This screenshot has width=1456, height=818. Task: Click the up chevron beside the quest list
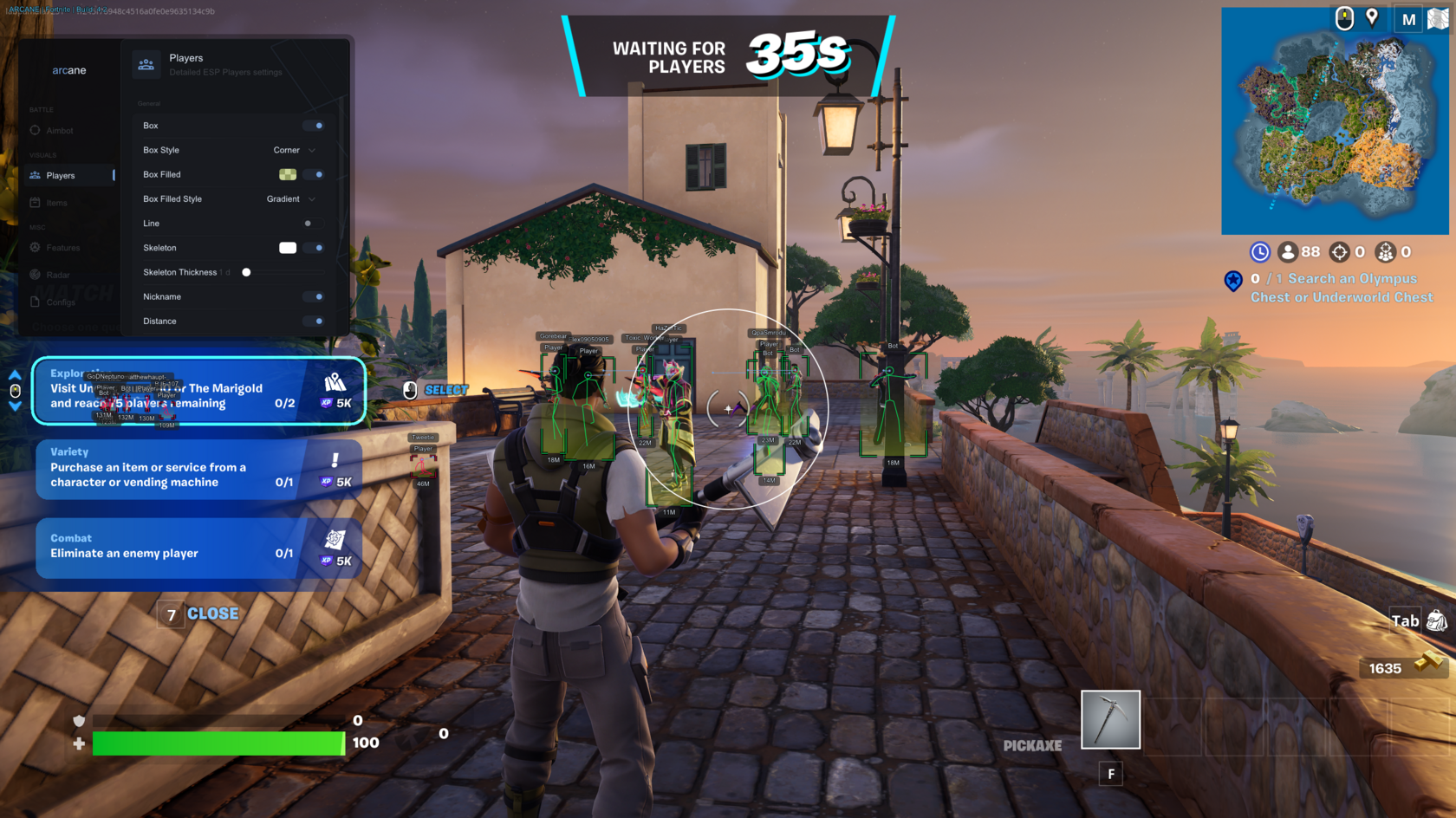point(15,374)
